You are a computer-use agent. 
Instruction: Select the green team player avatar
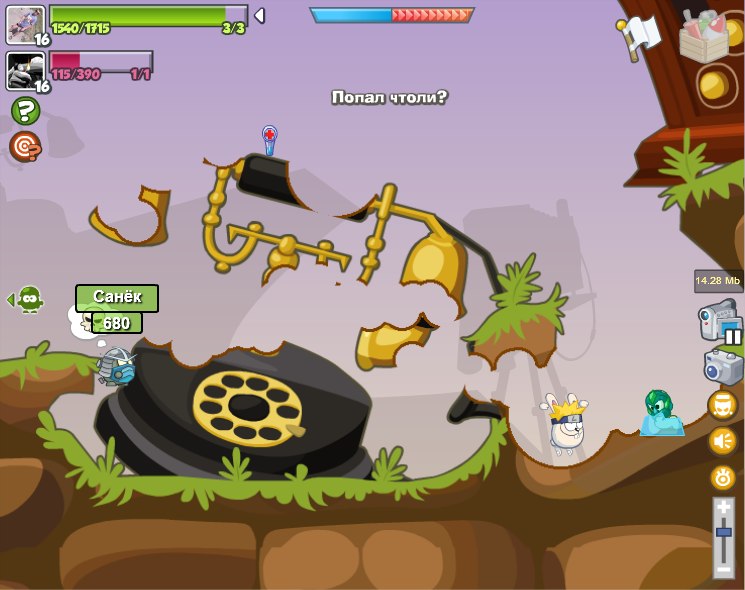[x=25, y=25]
